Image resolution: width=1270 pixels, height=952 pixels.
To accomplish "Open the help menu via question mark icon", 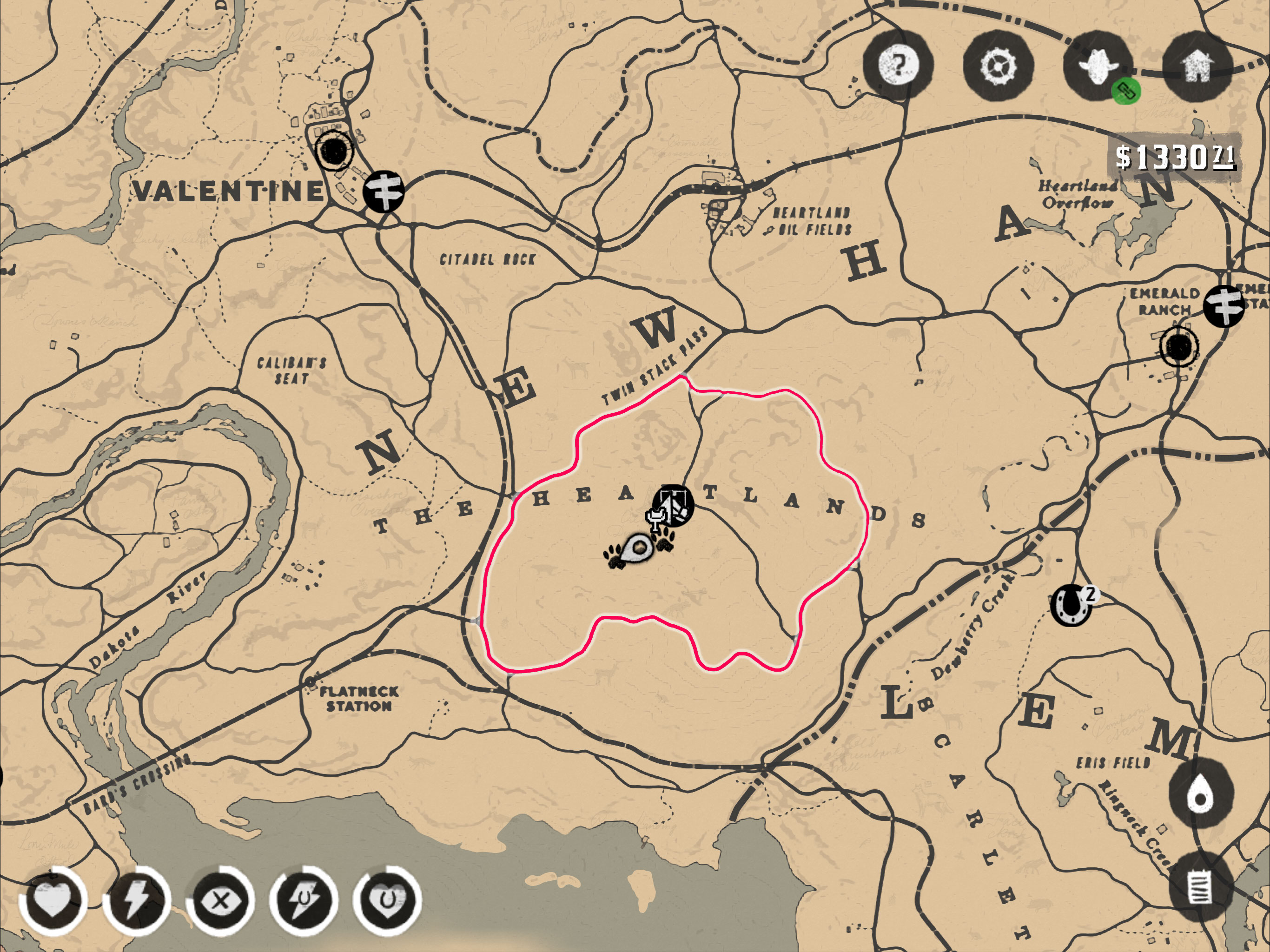I will coord(898,69).
